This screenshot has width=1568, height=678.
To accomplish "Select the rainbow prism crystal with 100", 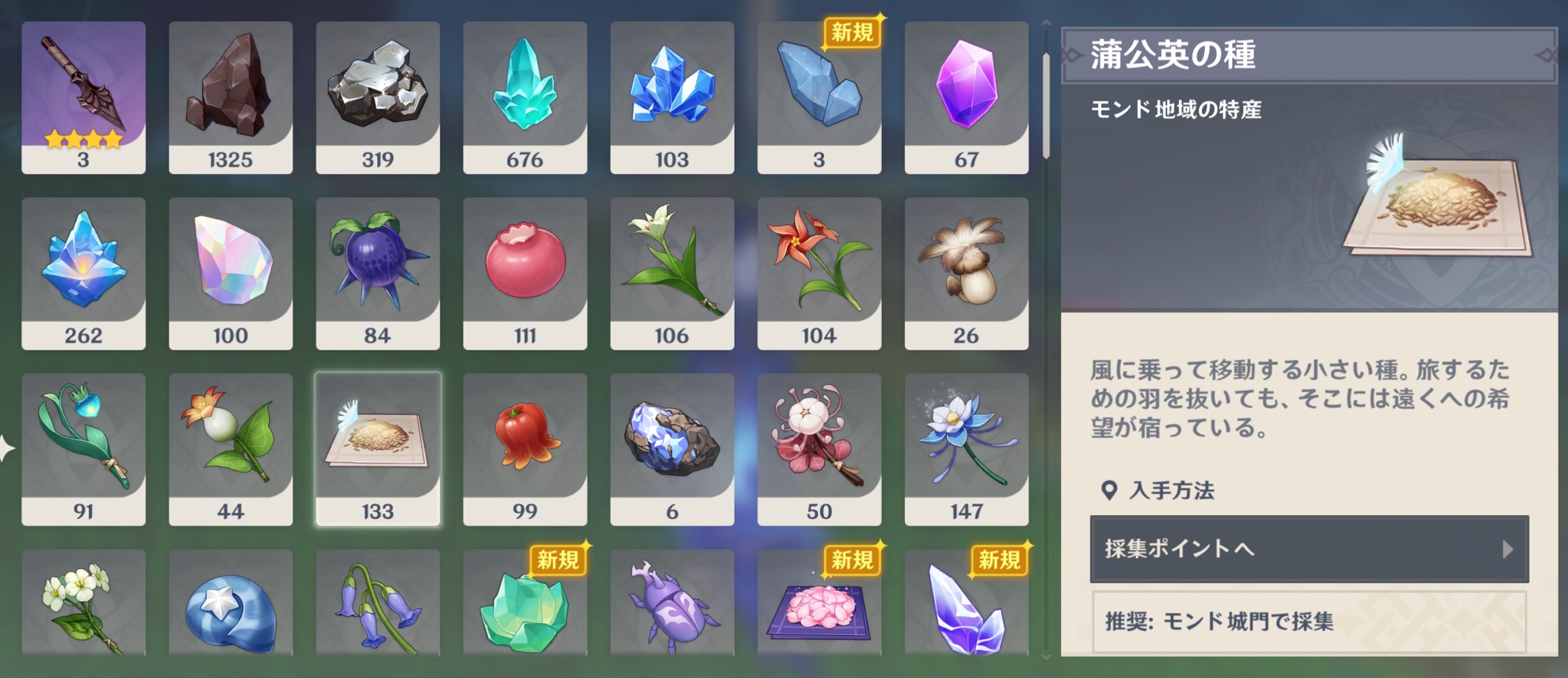I will coord(230,272).
